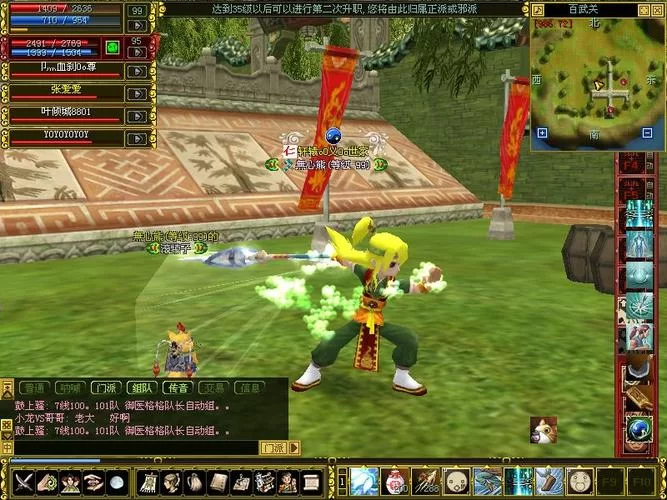This screenshot has height=500, width=667.
Task: Click the 百武关 minimap
Action: coord(597,83)
